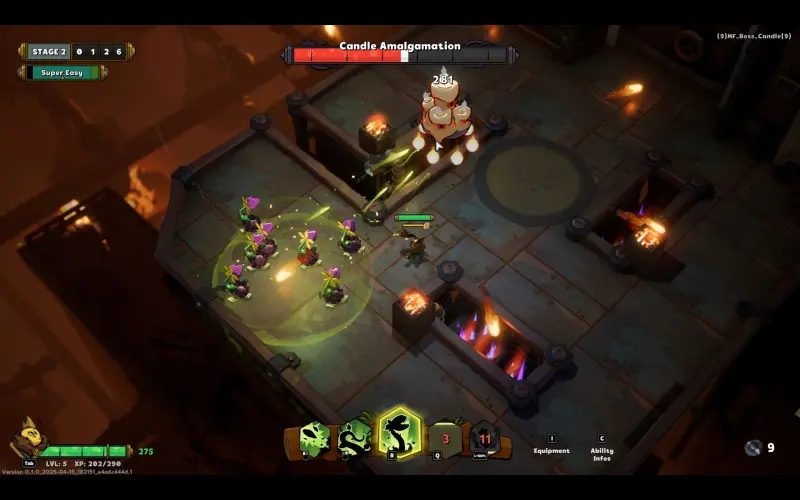800x500 pixels.
Task: Select the ability slot on cooldown showing 11
Action: 485,438
